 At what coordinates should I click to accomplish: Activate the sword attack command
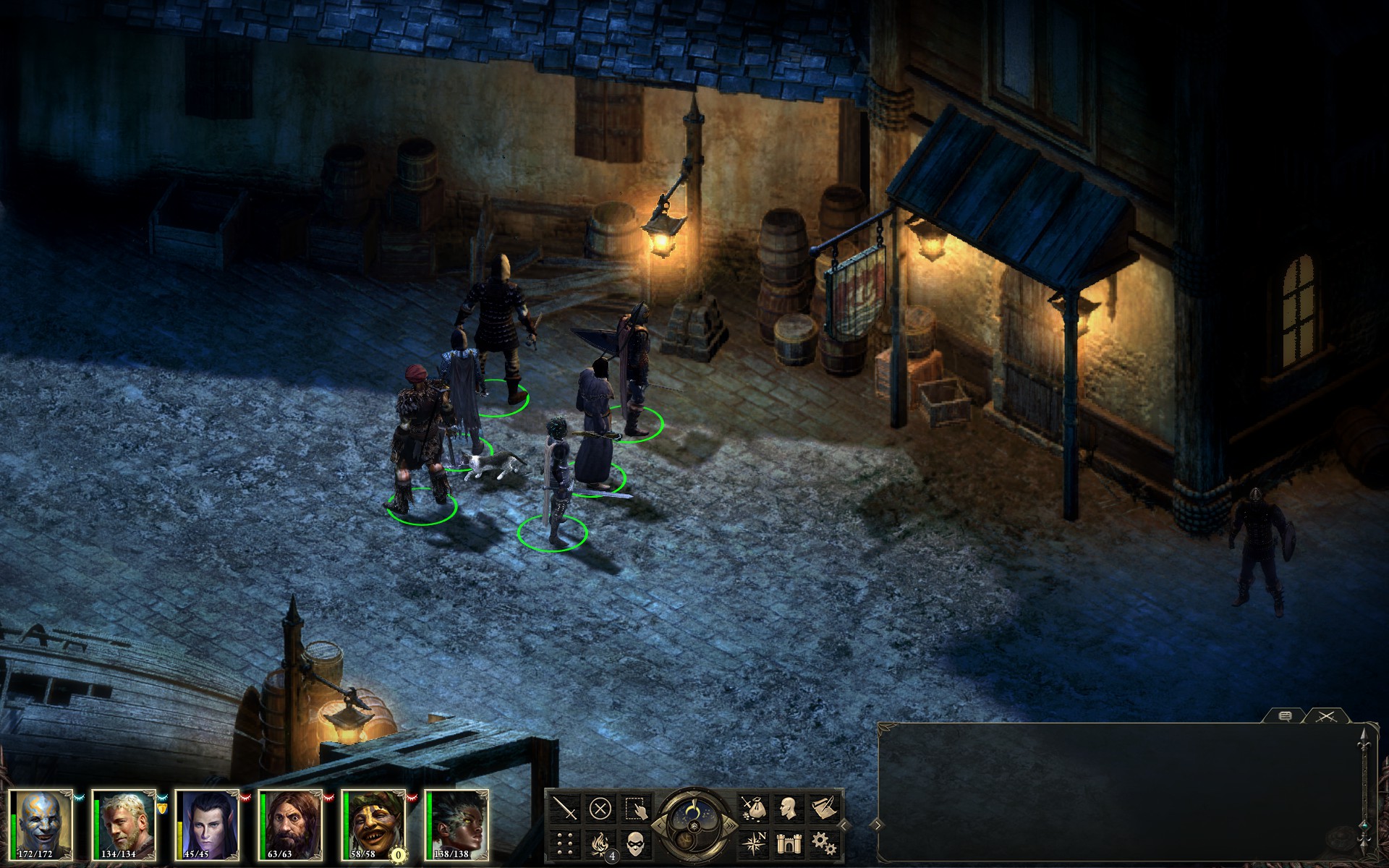(x=566, y=808)
